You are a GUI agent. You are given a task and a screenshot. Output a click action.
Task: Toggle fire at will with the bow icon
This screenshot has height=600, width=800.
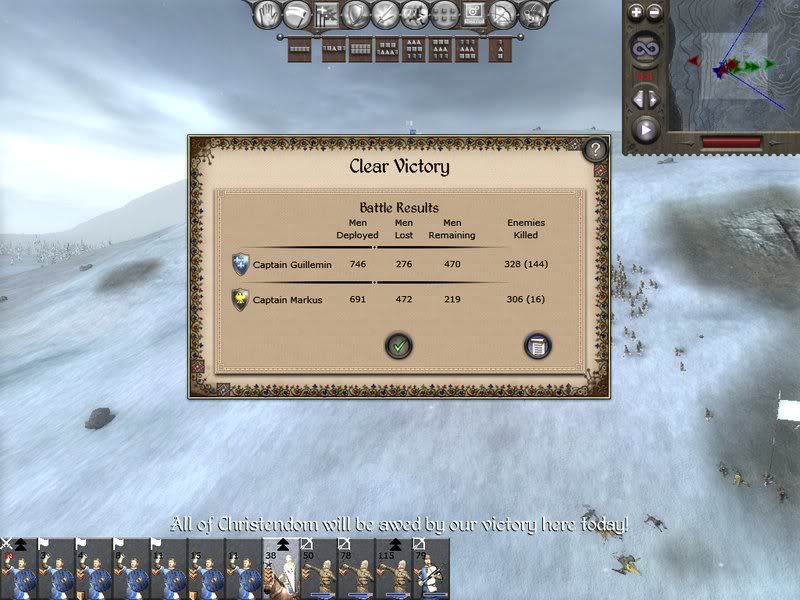(505, 14)
